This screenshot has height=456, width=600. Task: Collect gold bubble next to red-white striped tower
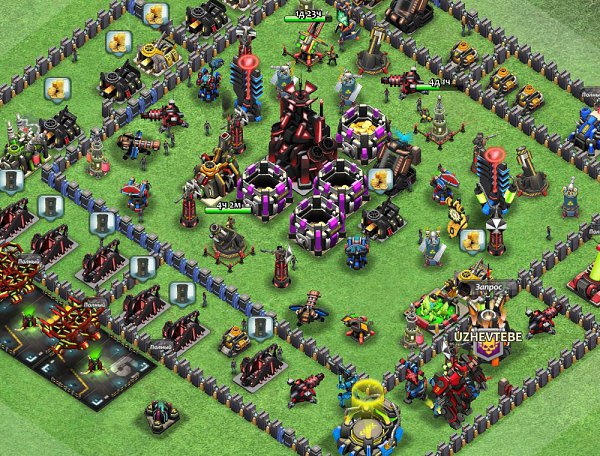(471, 240)
